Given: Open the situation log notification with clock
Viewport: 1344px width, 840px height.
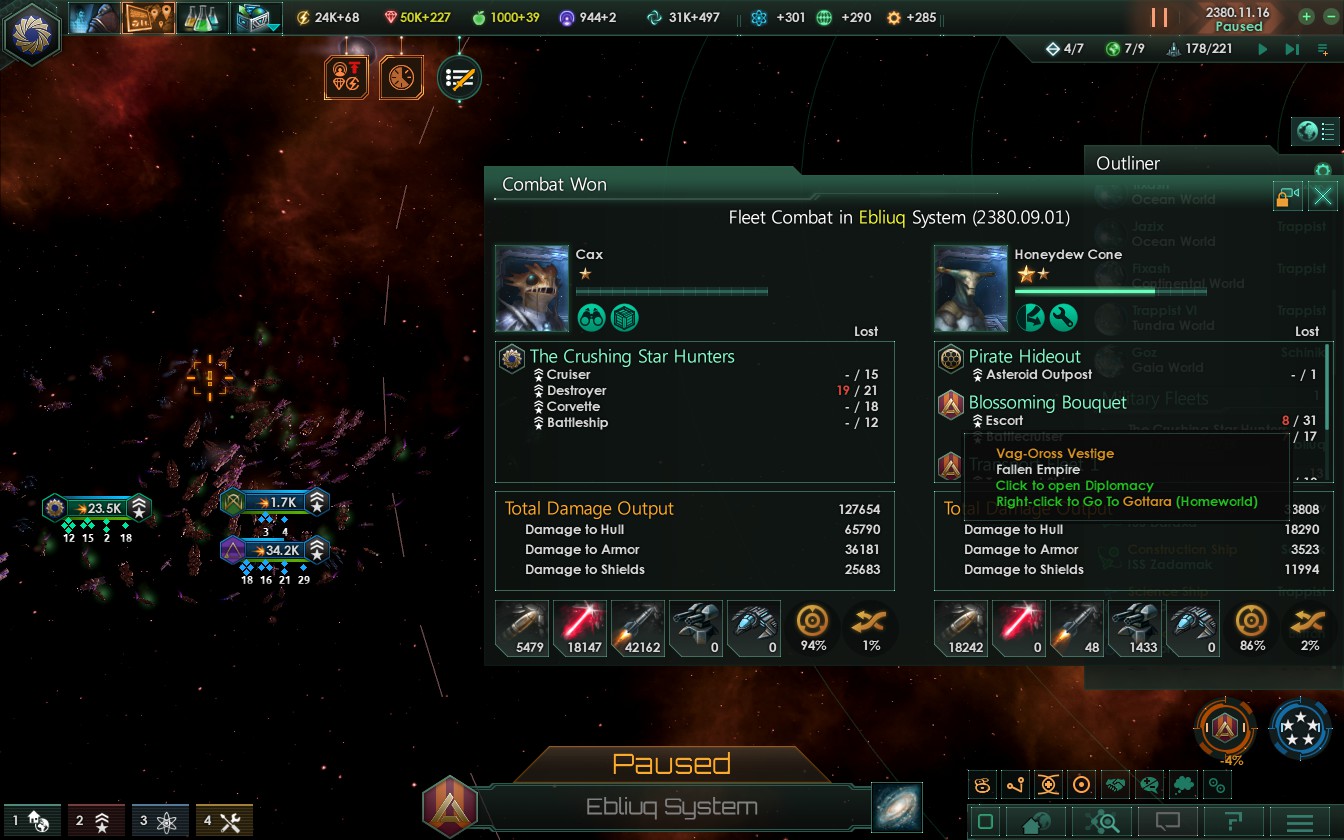Looking at the screenshot, I should click(x=401, y=78).
